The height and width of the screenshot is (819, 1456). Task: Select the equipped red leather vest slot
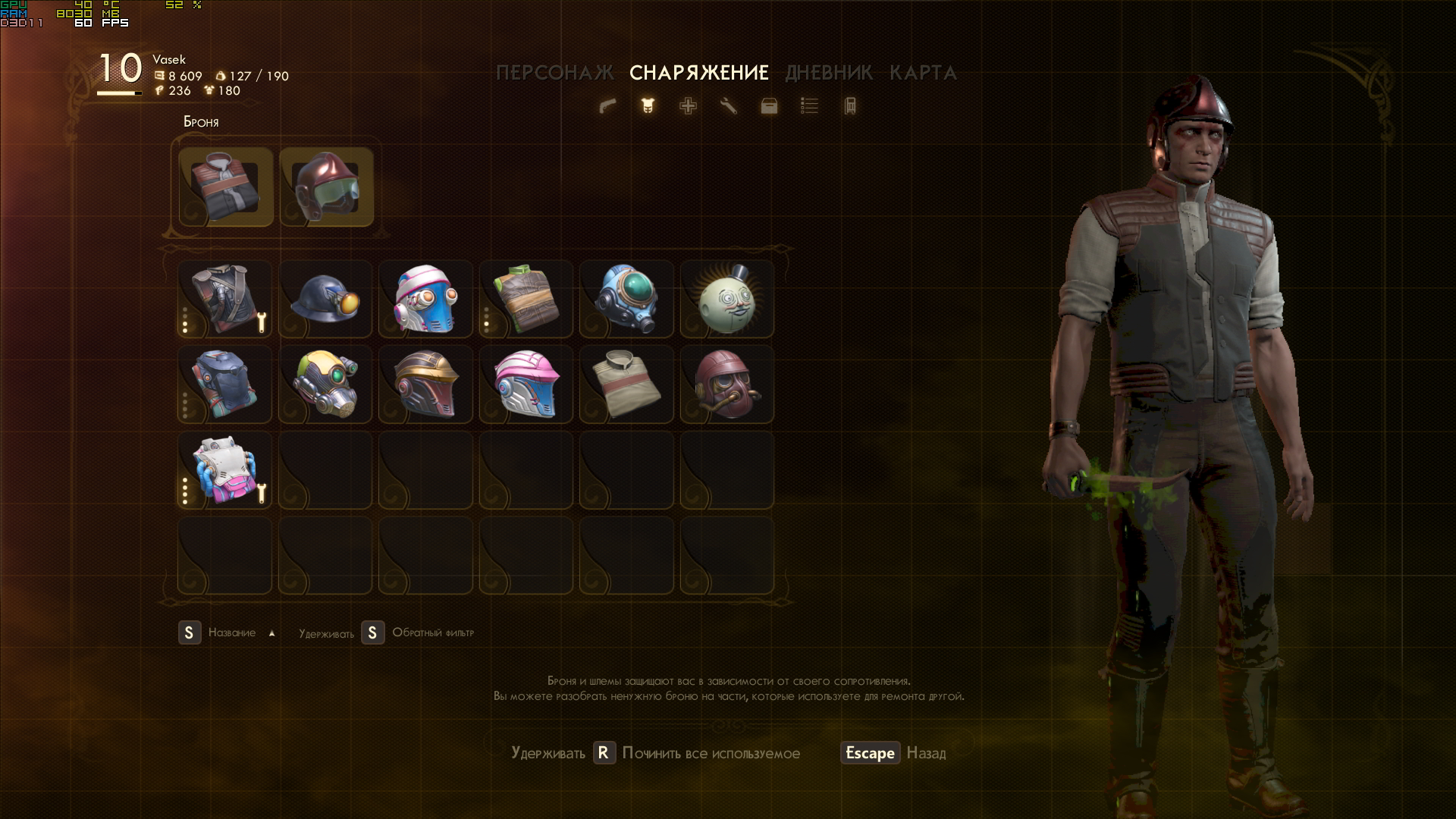tap(226, 187)
